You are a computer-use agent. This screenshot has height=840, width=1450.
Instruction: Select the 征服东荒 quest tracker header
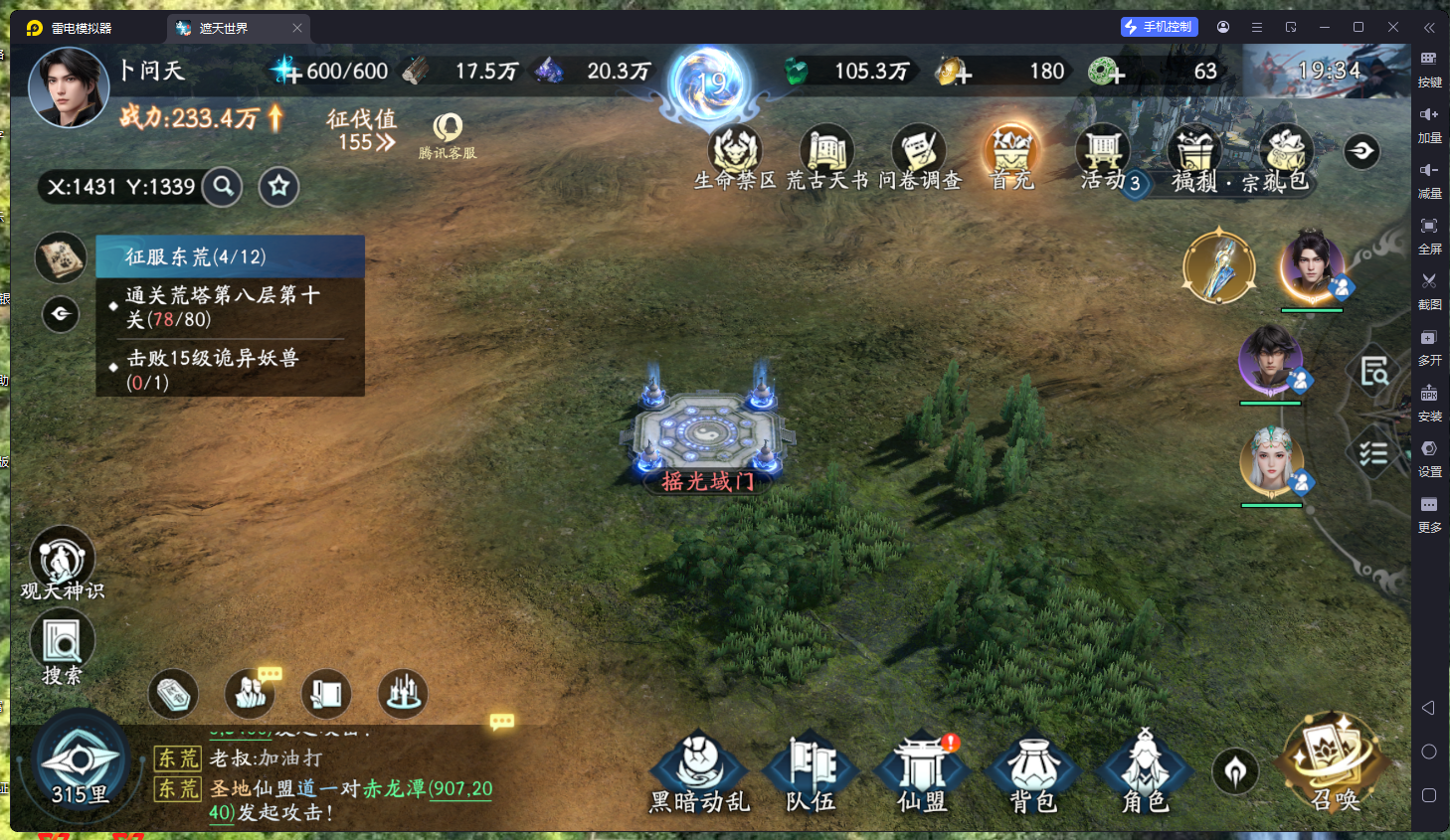click(231, 256)
